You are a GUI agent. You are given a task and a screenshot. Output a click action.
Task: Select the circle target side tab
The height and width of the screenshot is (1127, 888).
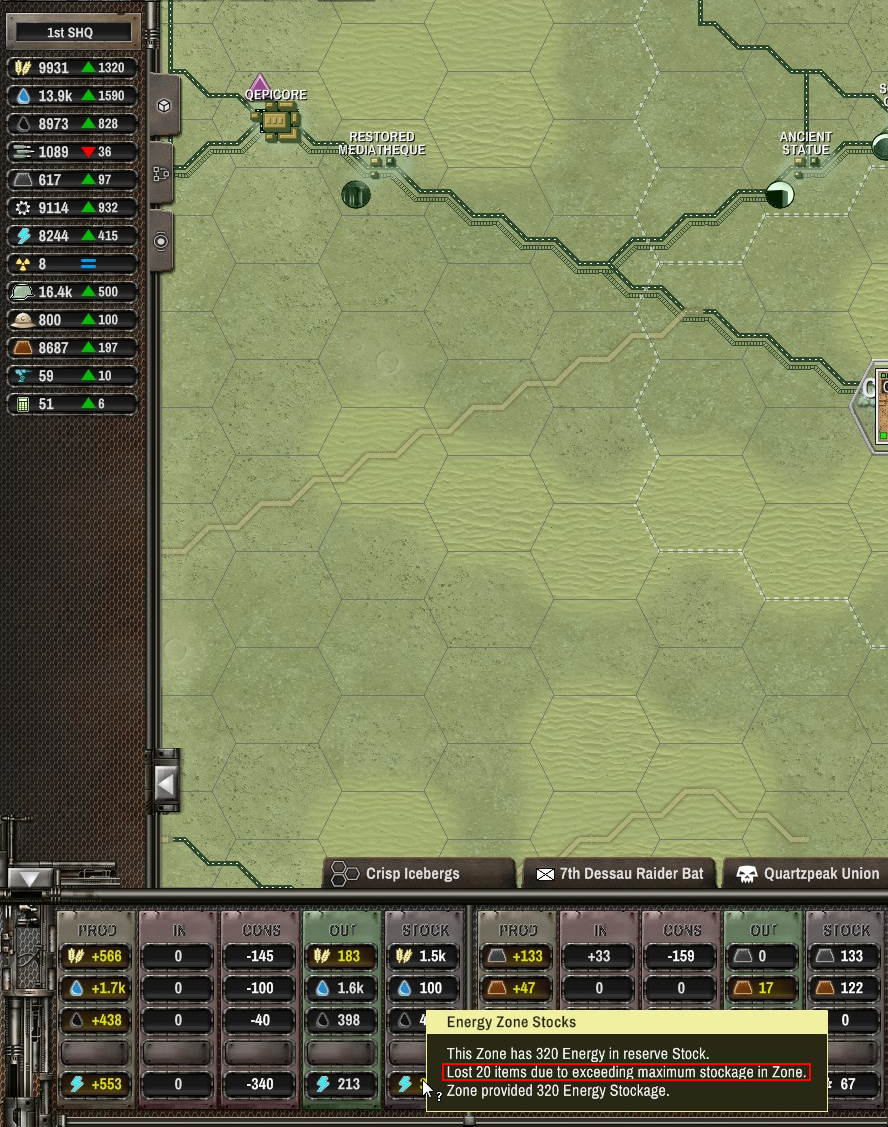[163, 241]
